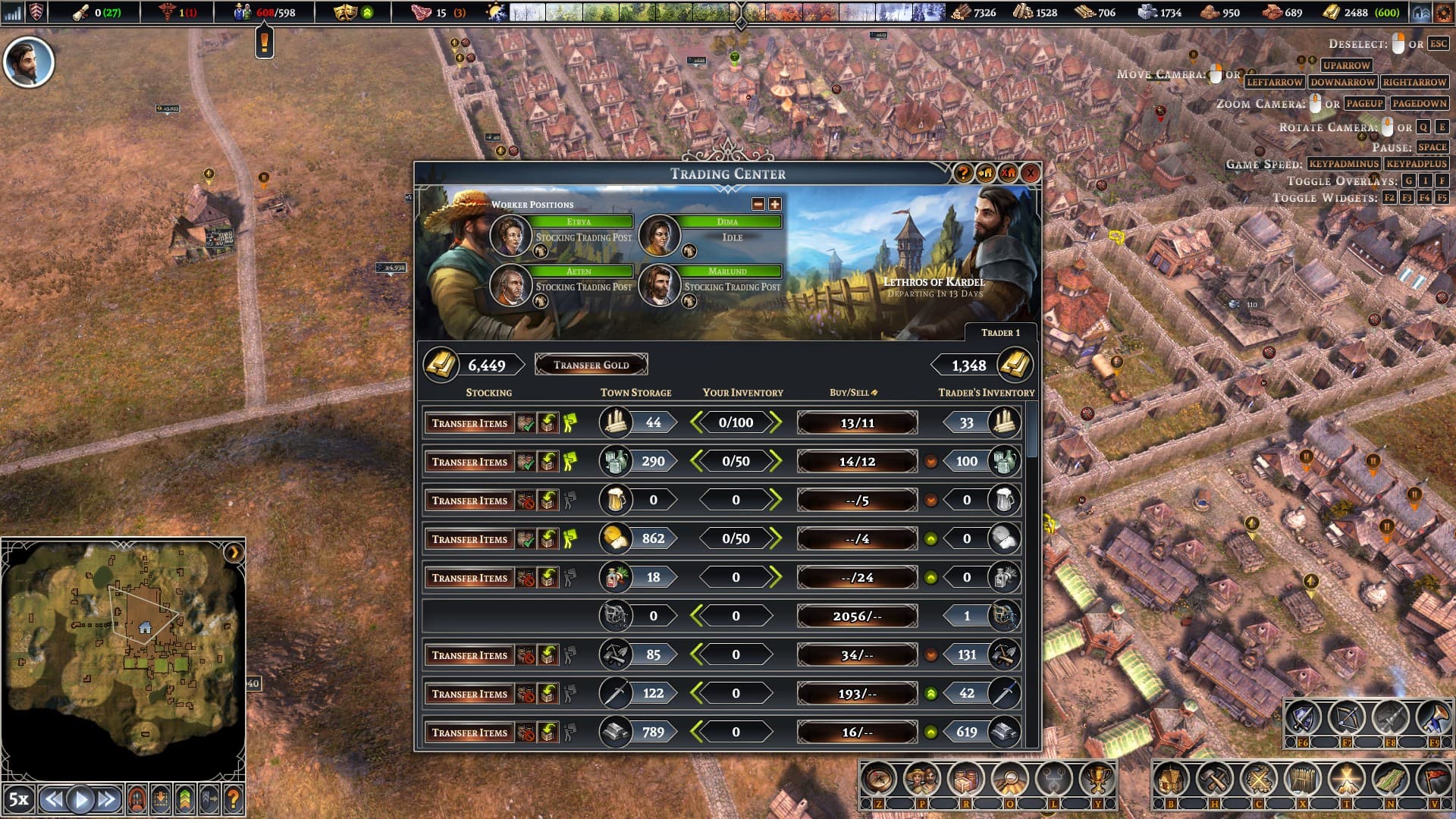
Task: Open Trading Center help question mark
Action: [963, 174]
